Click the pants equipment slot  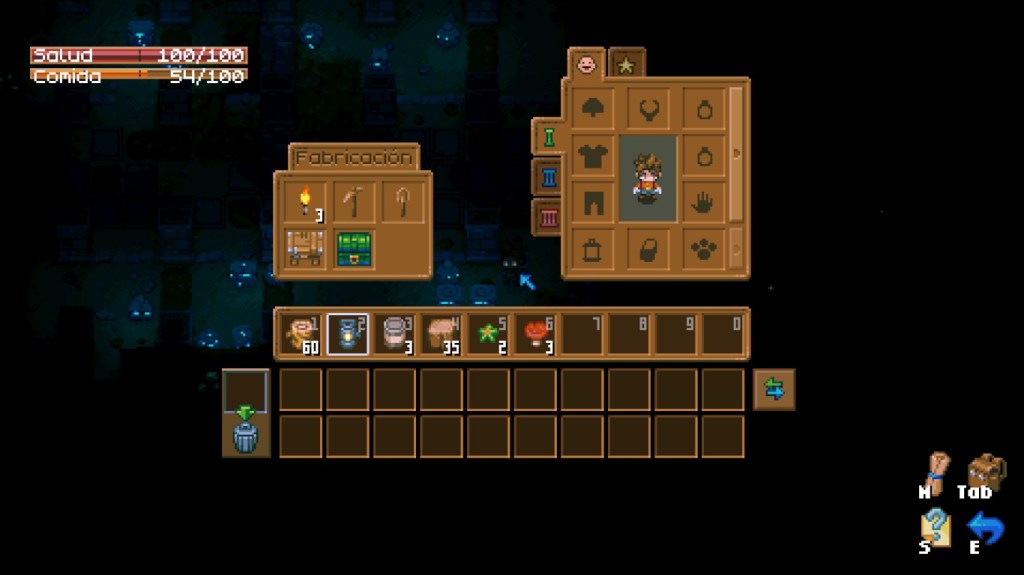tap(593, 202)
